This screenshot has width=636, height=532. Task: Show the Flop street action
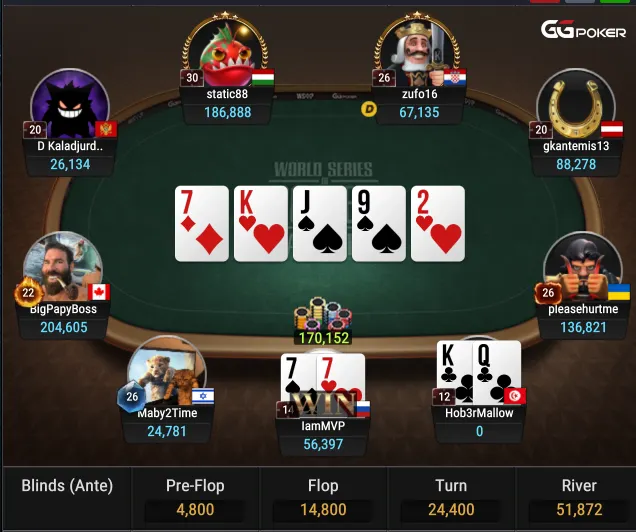(323, 498)
